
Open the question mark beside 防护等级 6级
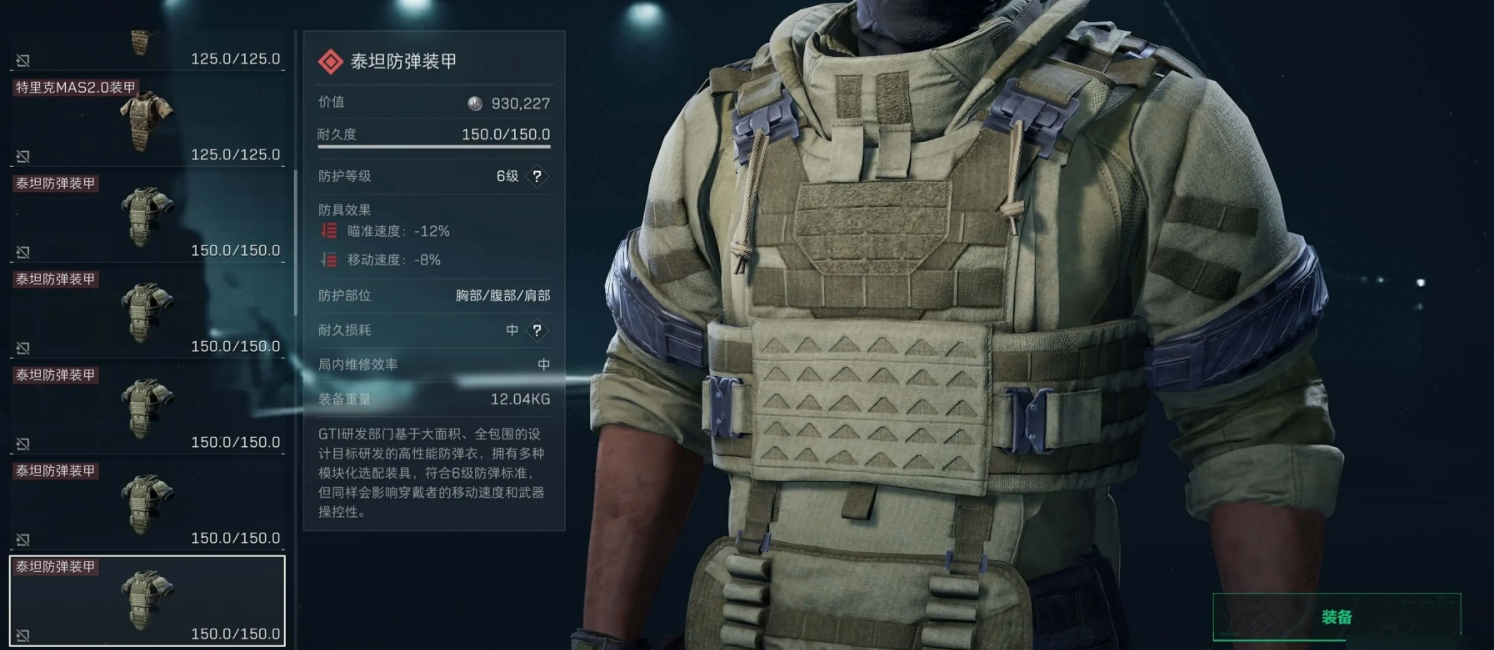tap(537, 177)
